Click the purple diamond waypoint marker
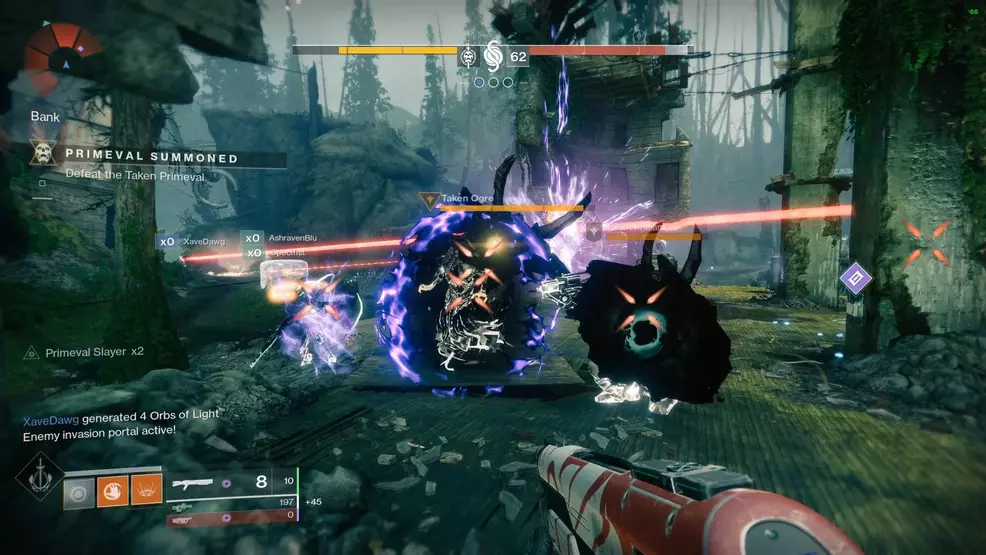This screenshot has height=555, width=986. click(855, 277)
